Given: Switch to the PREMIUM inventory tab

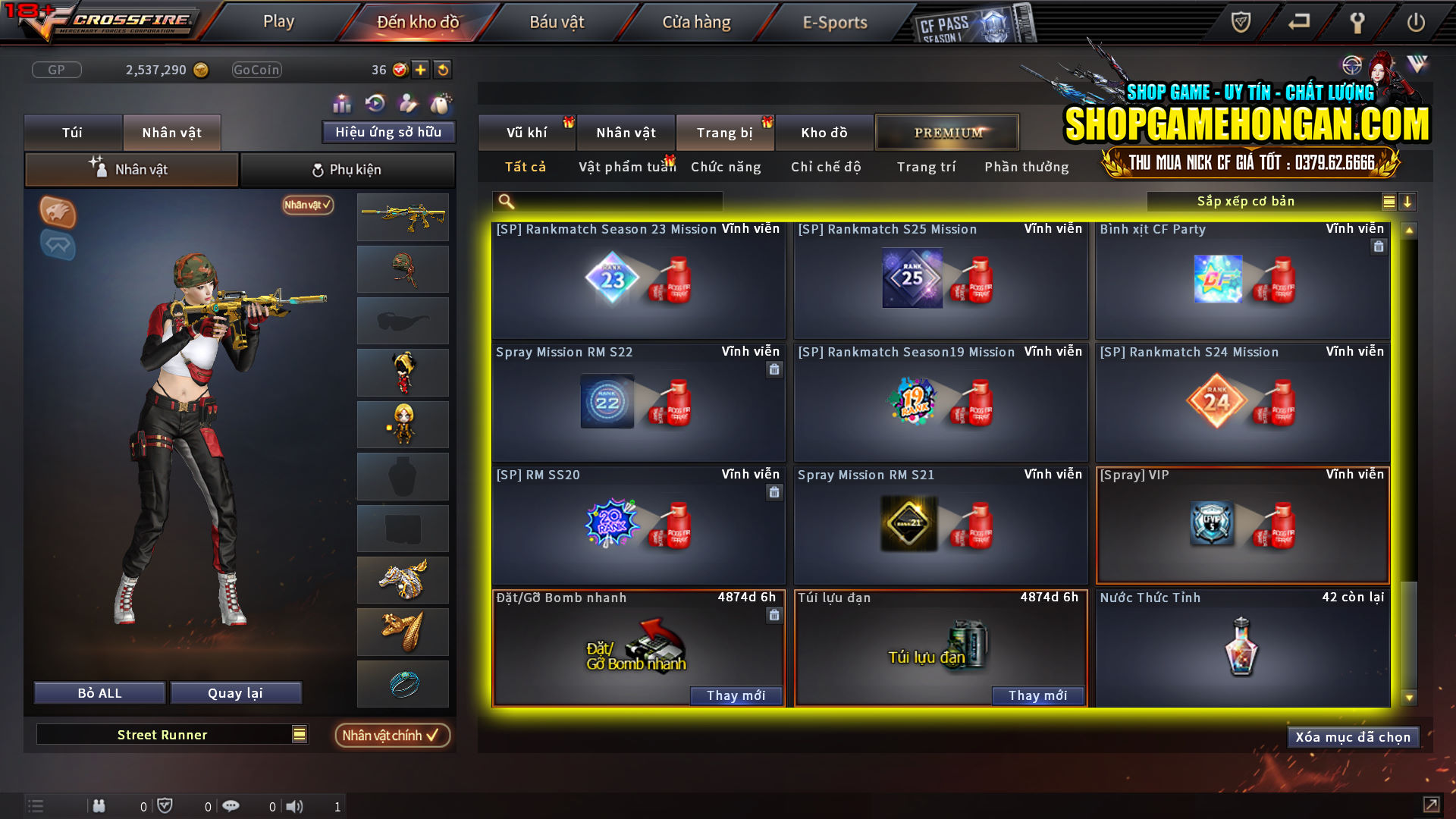Looking at the screenshot, I should (946, 132).
